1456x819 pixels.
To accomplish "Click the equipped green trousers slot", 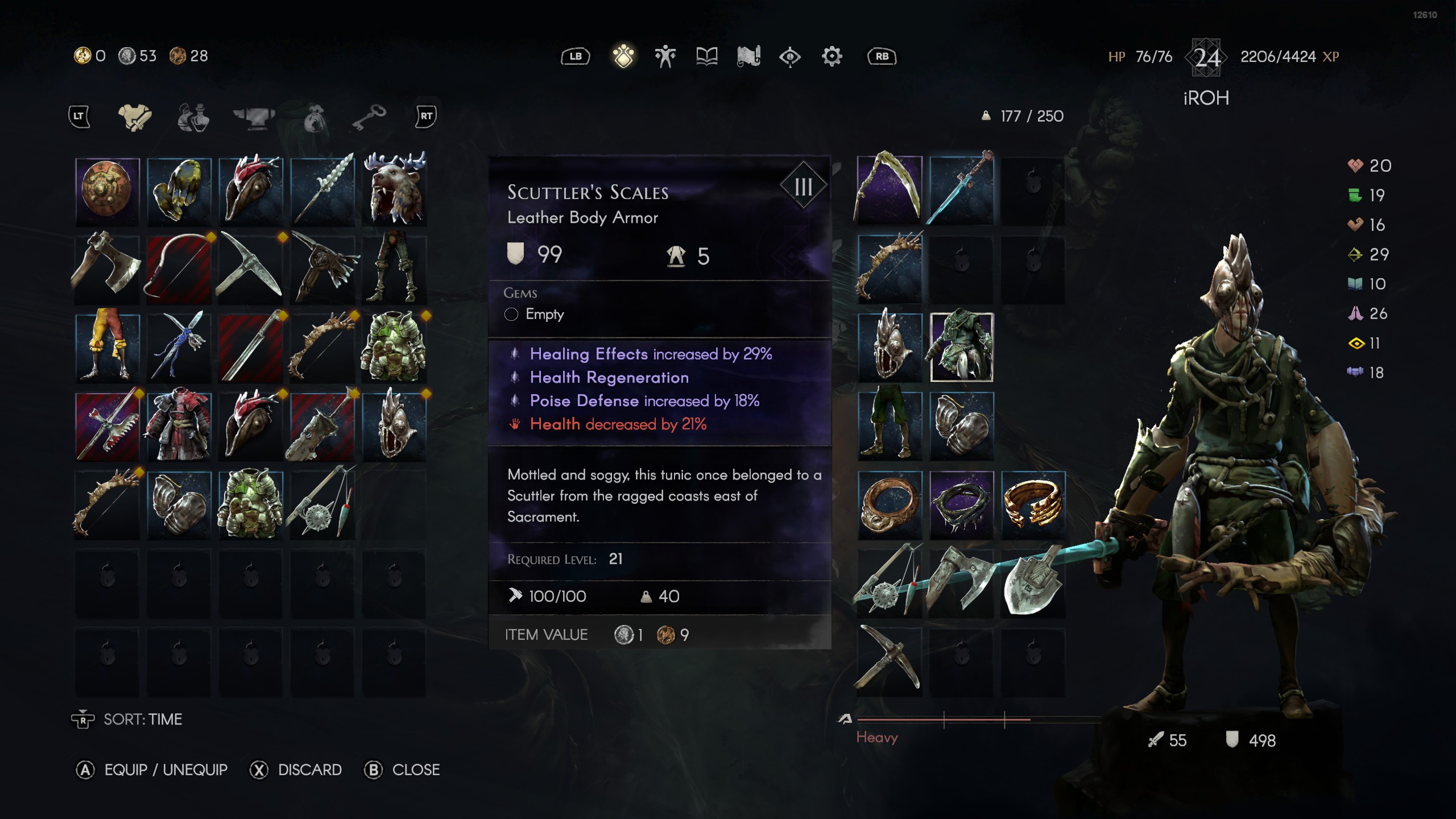I will pos(890,425).
